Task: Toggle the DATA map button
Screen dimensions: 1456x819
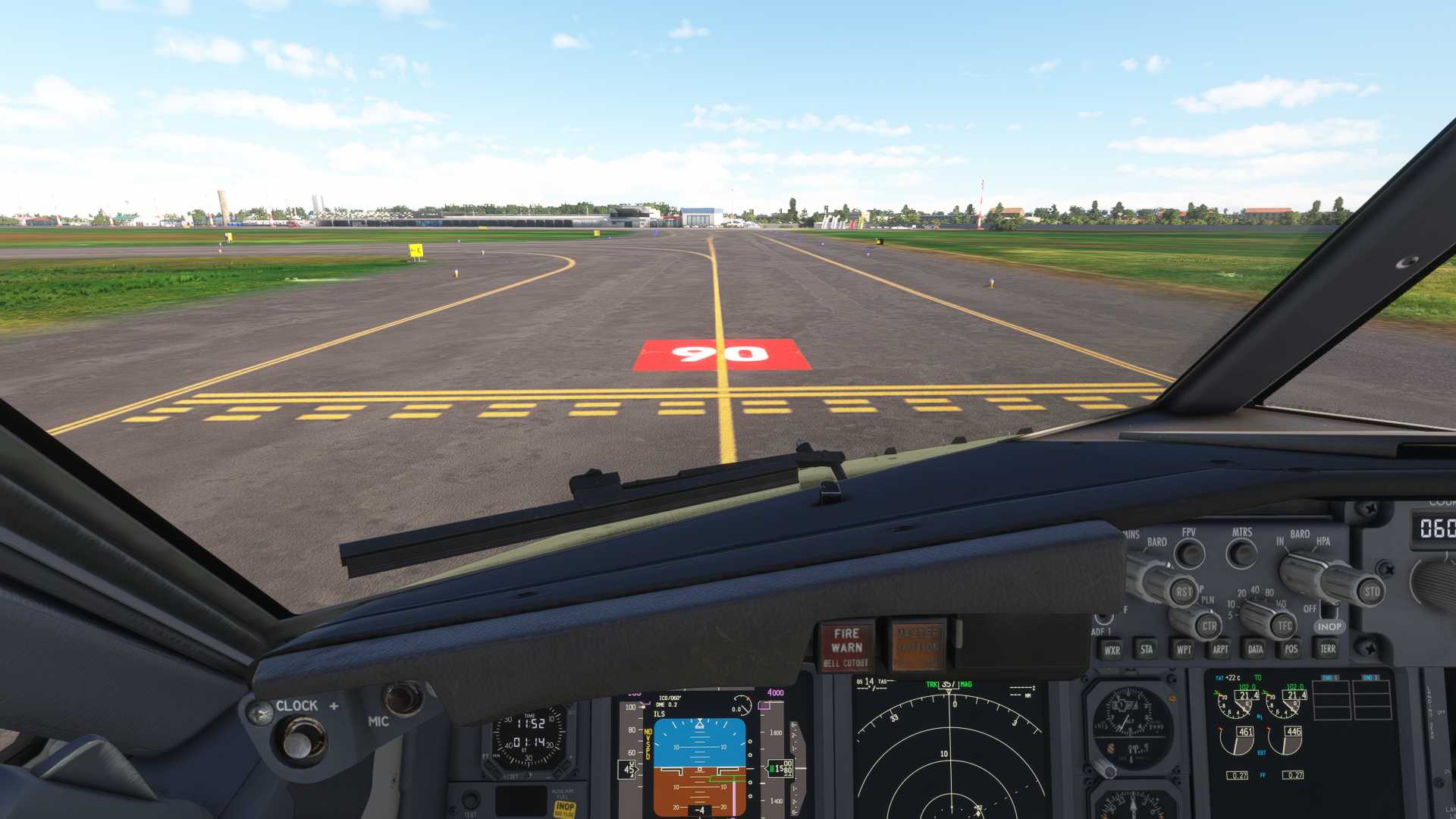Action: click(1256, 649)
